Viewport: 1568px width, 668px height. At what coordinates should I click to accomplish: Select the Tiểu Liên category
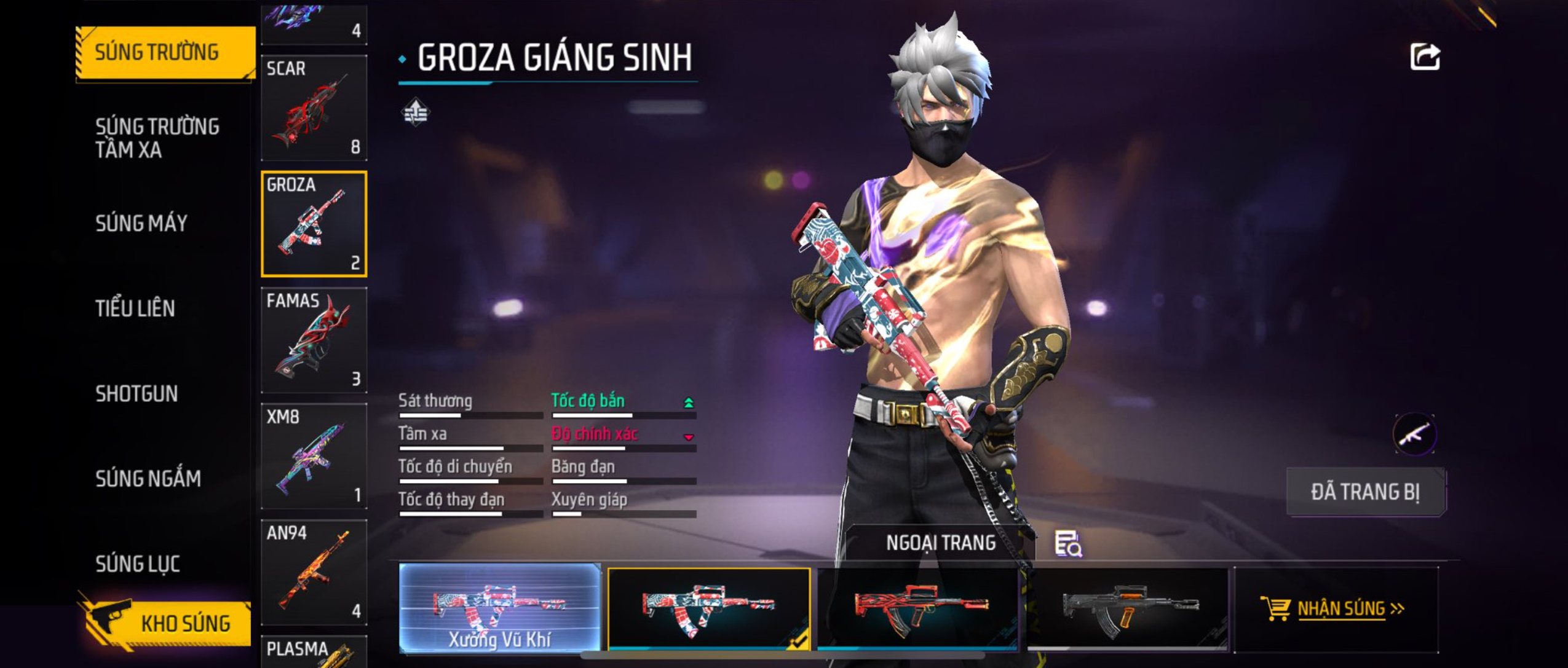(x=135, y=308)
